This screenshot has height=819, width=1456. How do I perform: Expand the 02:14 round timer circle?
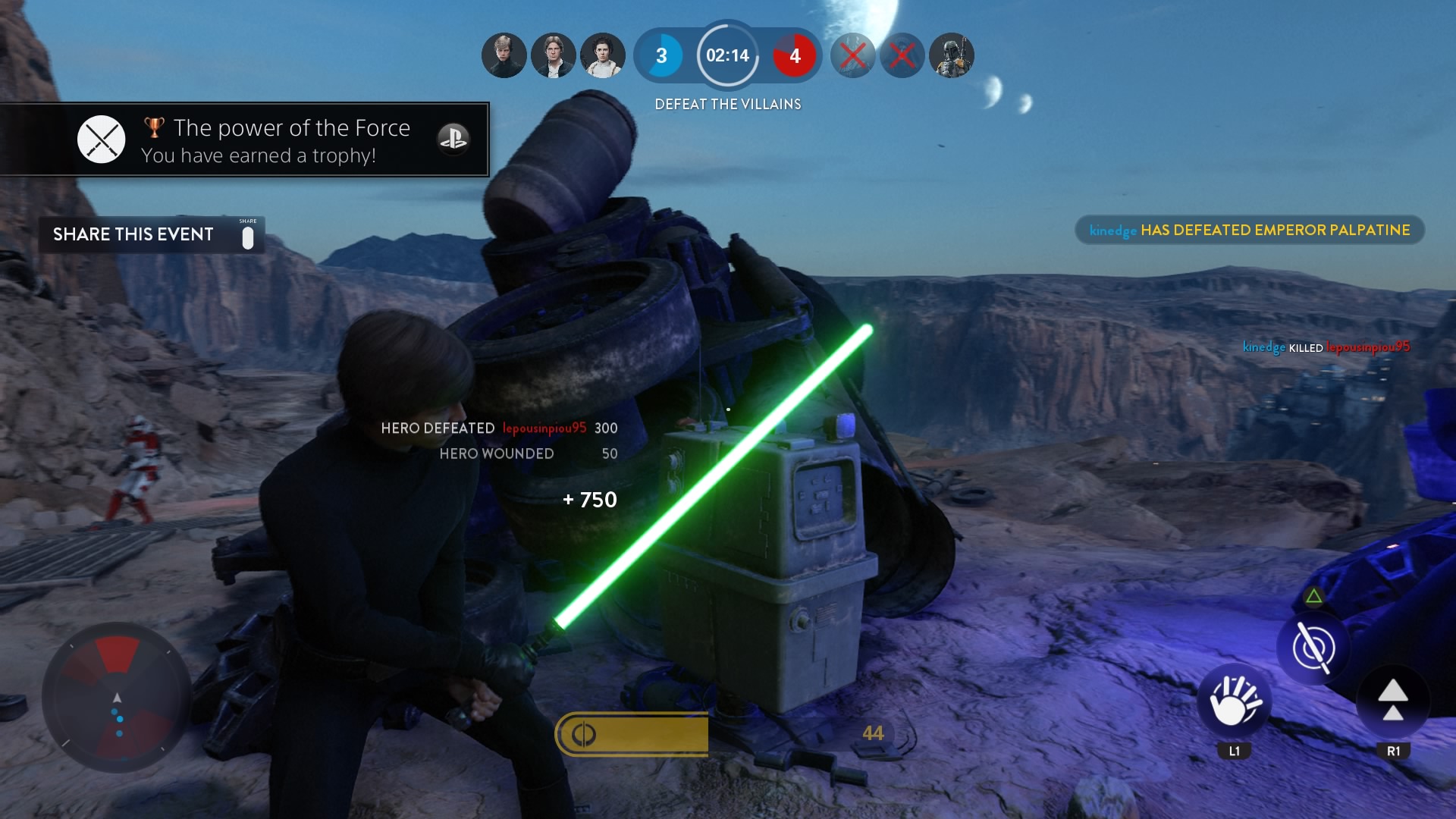[x=727, y=55]
